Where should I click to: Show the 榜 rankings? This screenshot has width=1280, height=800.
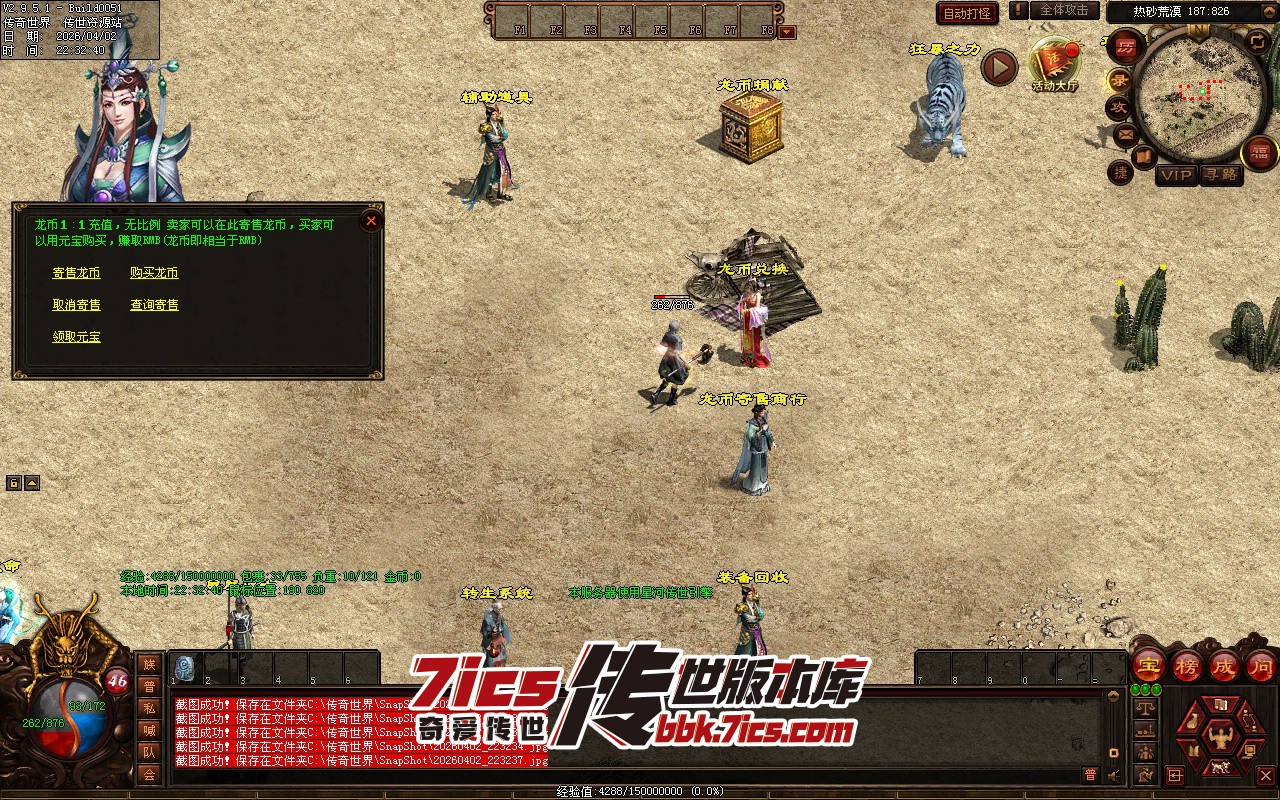[1186, 665]
